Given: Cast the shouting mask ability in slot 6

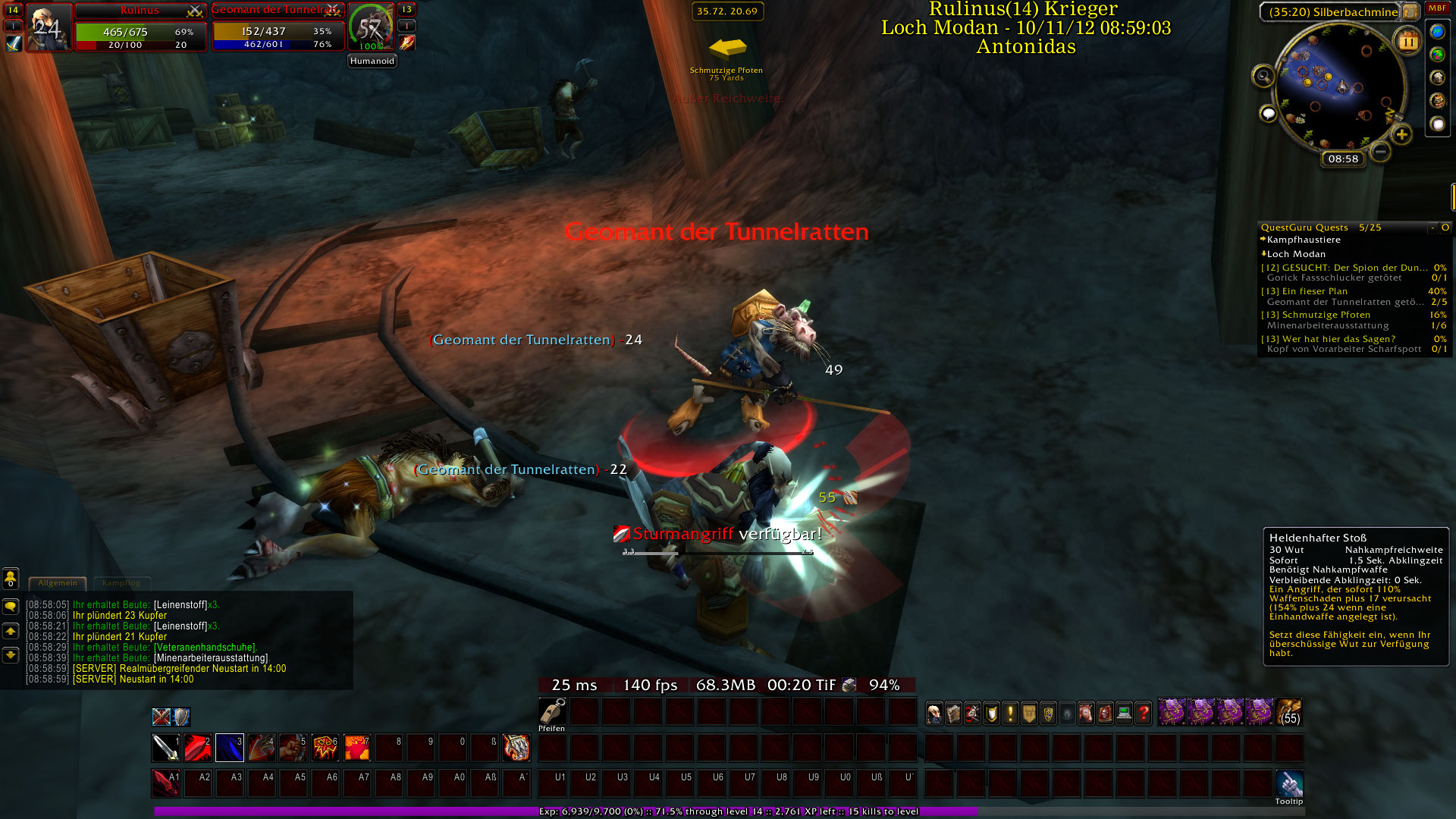Looking at the screenshot, I should pyautogui.click(x=325, y=748).
